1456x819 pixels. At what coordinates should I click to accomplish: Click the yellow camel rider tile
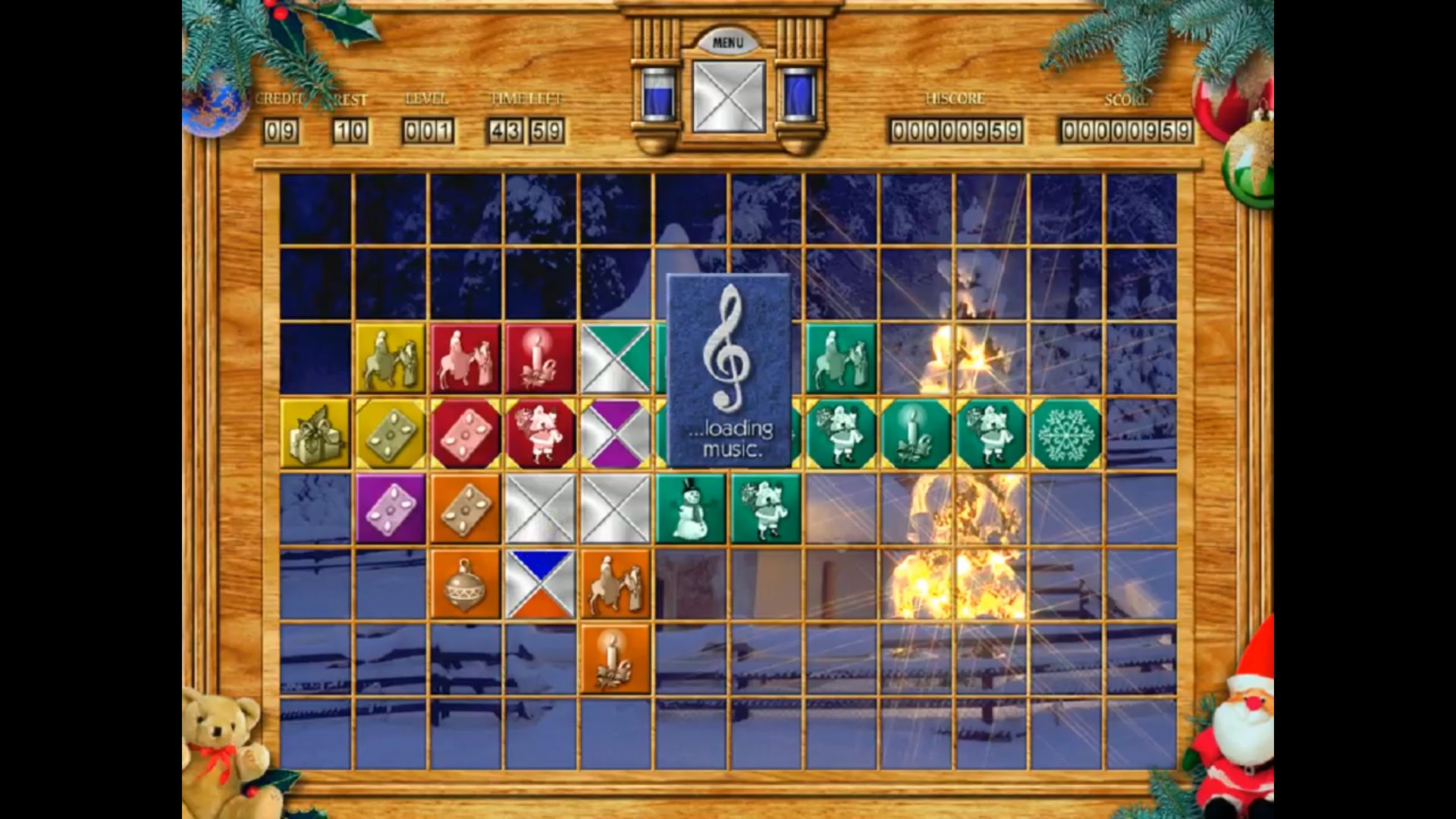point(391,359)
